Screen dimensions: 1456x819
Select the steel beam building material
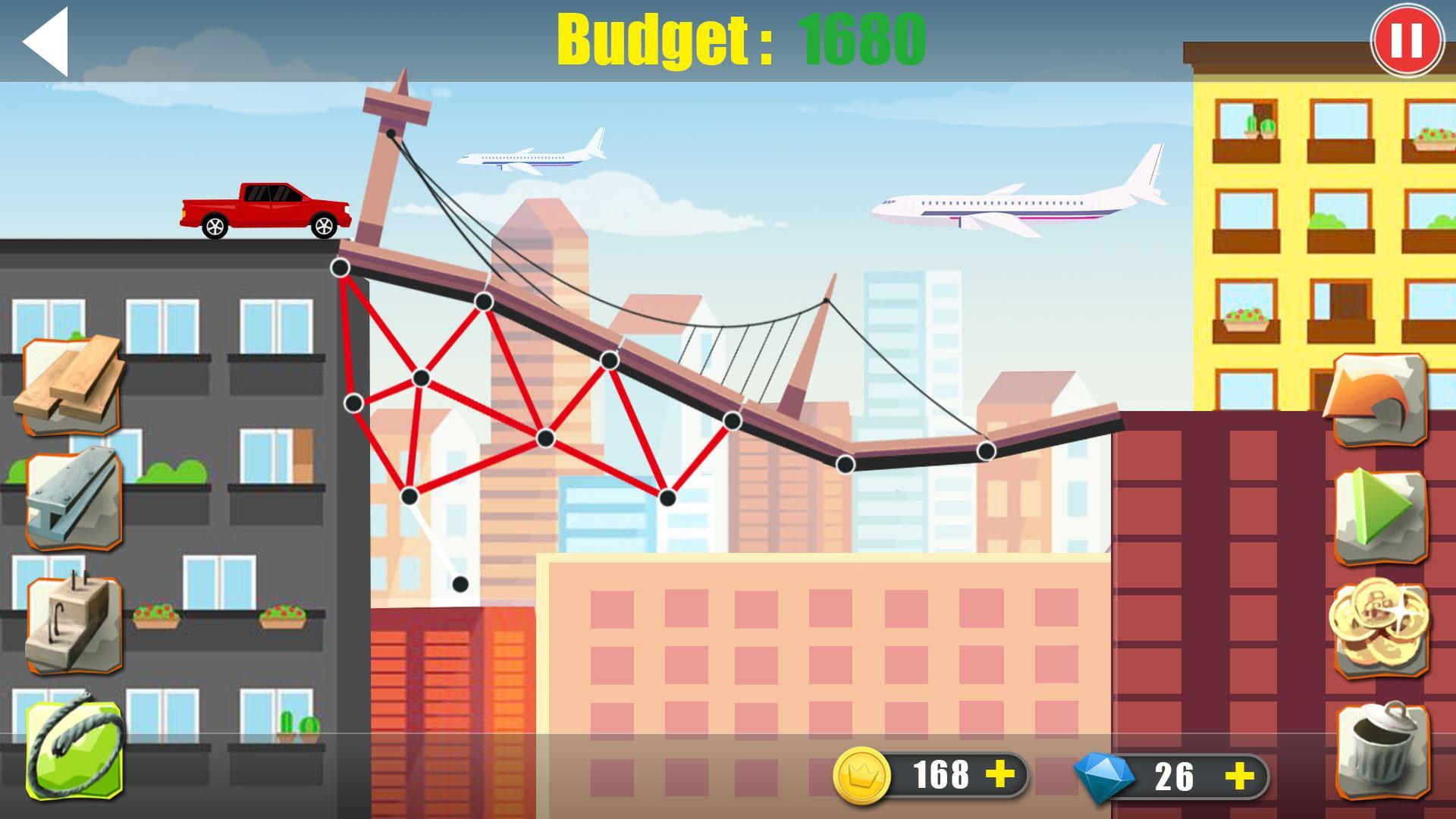point(72,493)
